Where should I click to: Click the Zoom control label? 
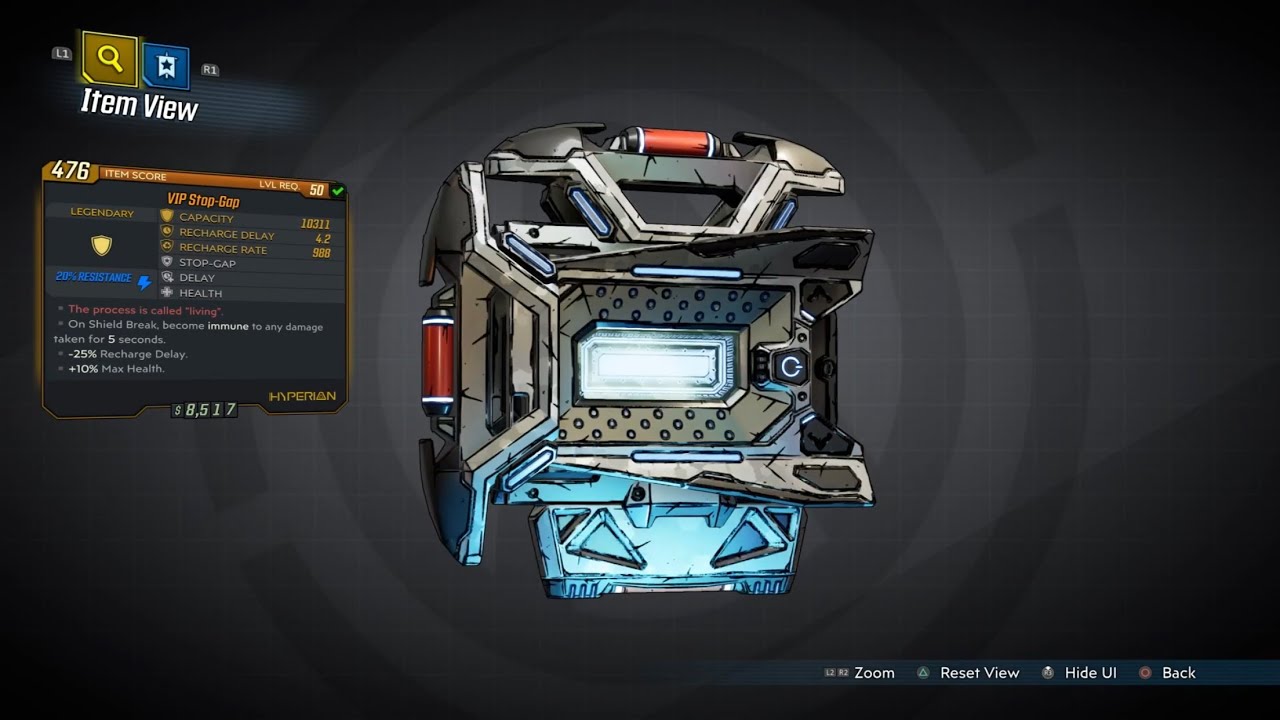[x=874, y=673]
